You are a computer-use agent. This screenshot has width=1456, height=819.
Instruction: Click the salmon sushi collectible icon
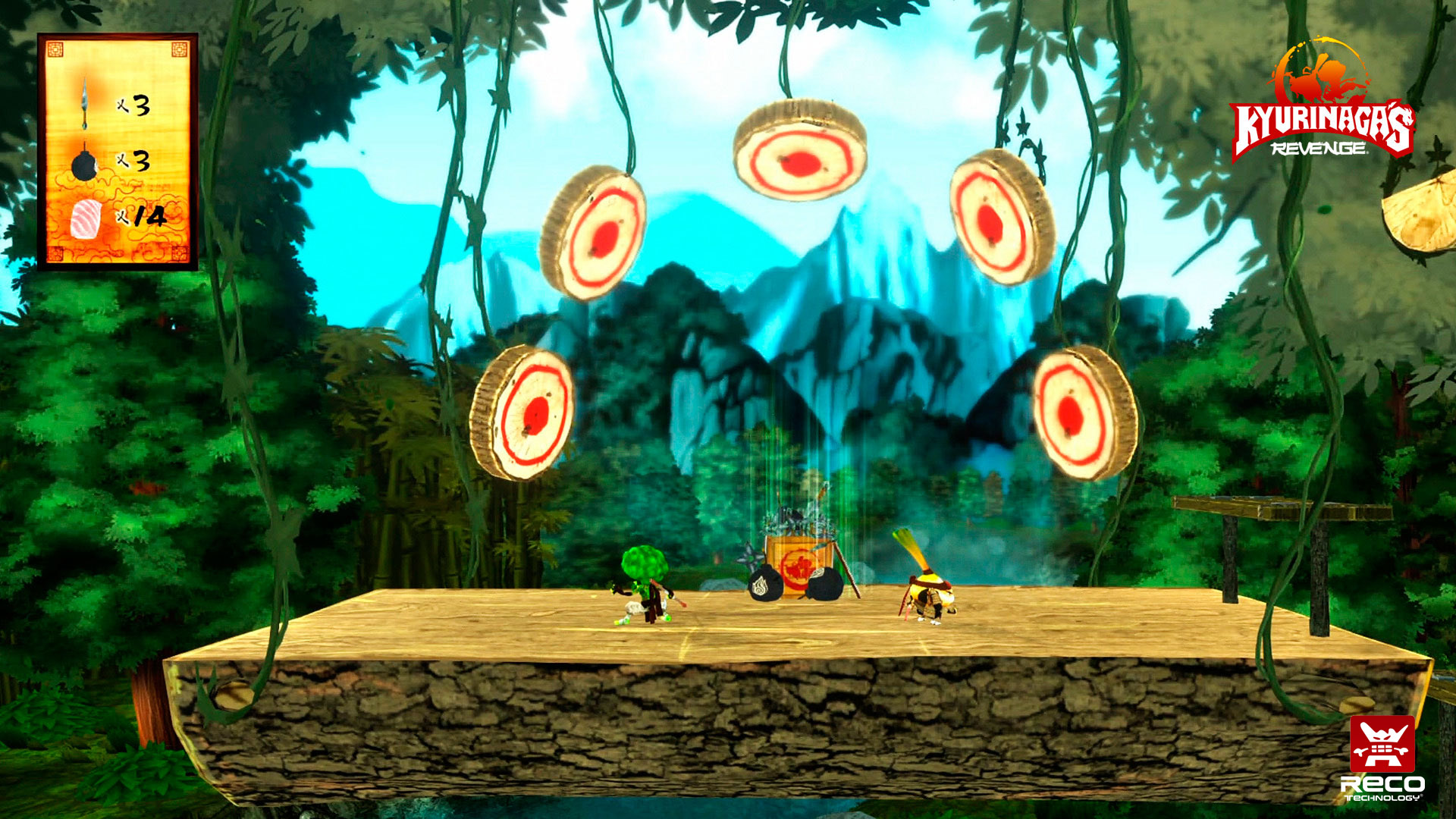coord(85,218)
